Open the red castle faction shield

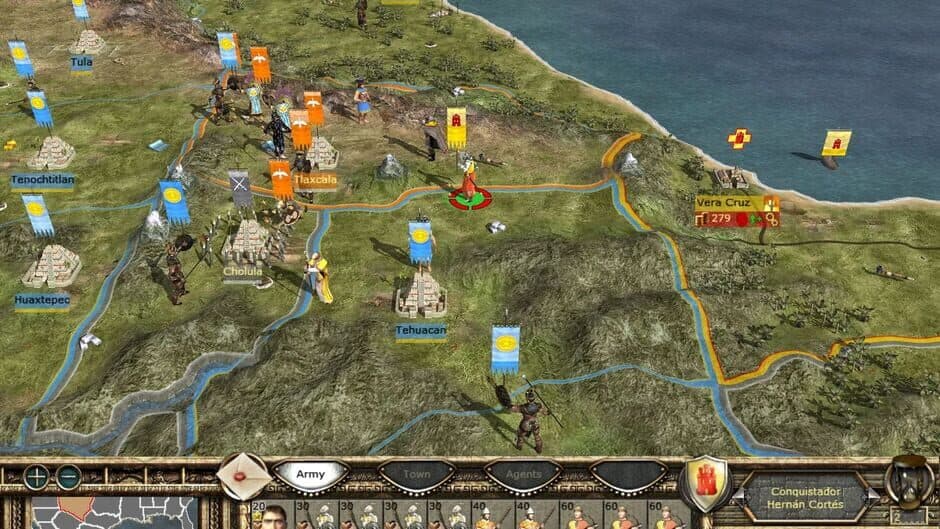click(x=706, y=482)
